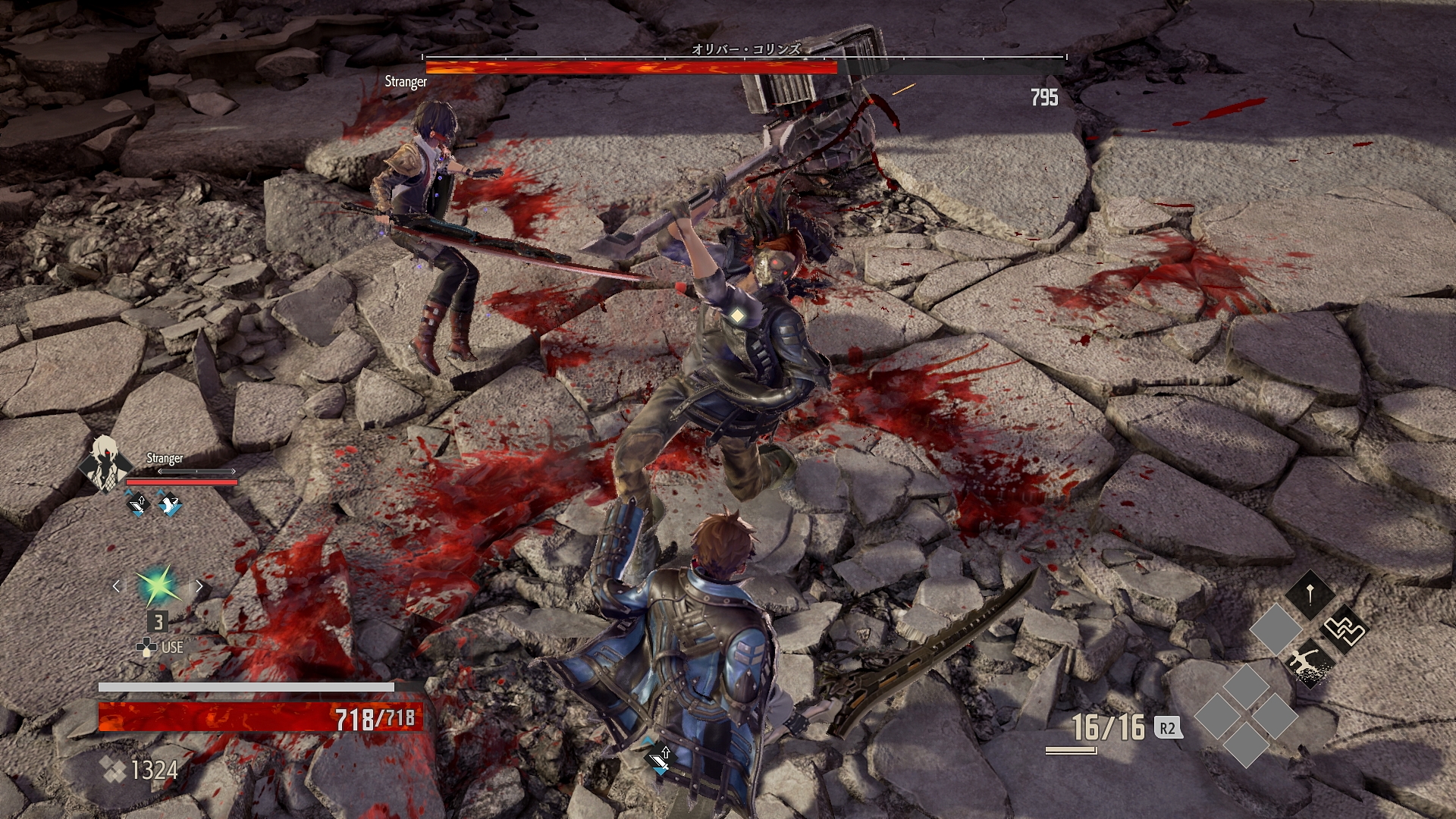Cycle item slot with left arrow

pyautogui.click(x=116, y=586)
